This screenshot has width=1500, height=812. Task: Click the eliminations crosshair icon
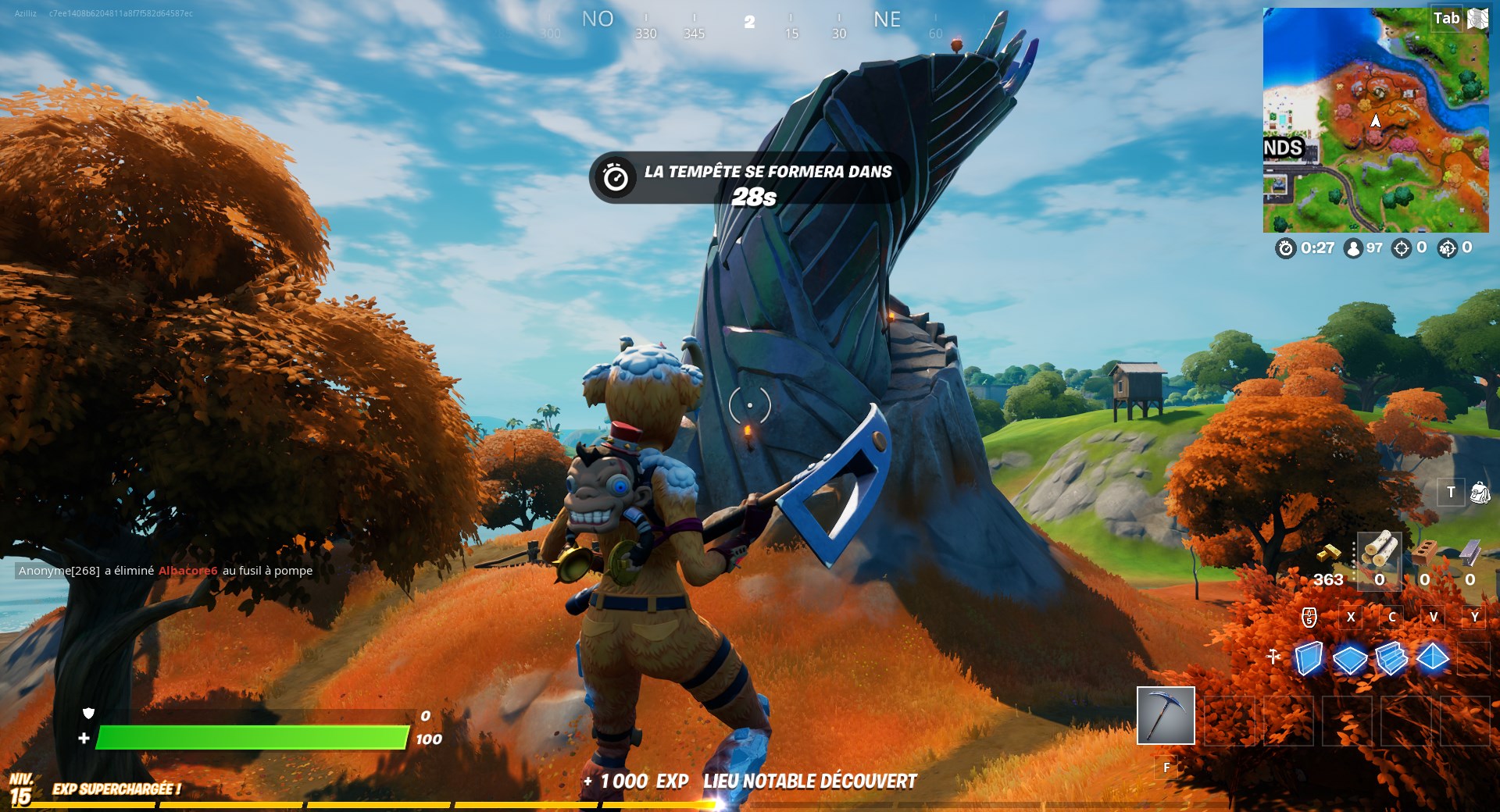(x=1401, y=248)
